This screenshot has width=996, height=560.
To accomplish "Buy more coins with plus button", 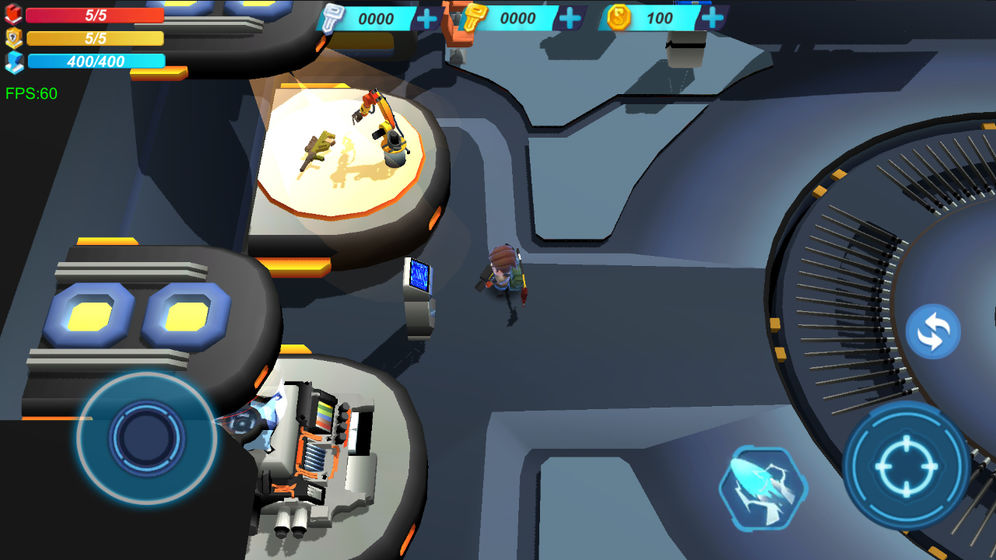I will pos(712,18).
